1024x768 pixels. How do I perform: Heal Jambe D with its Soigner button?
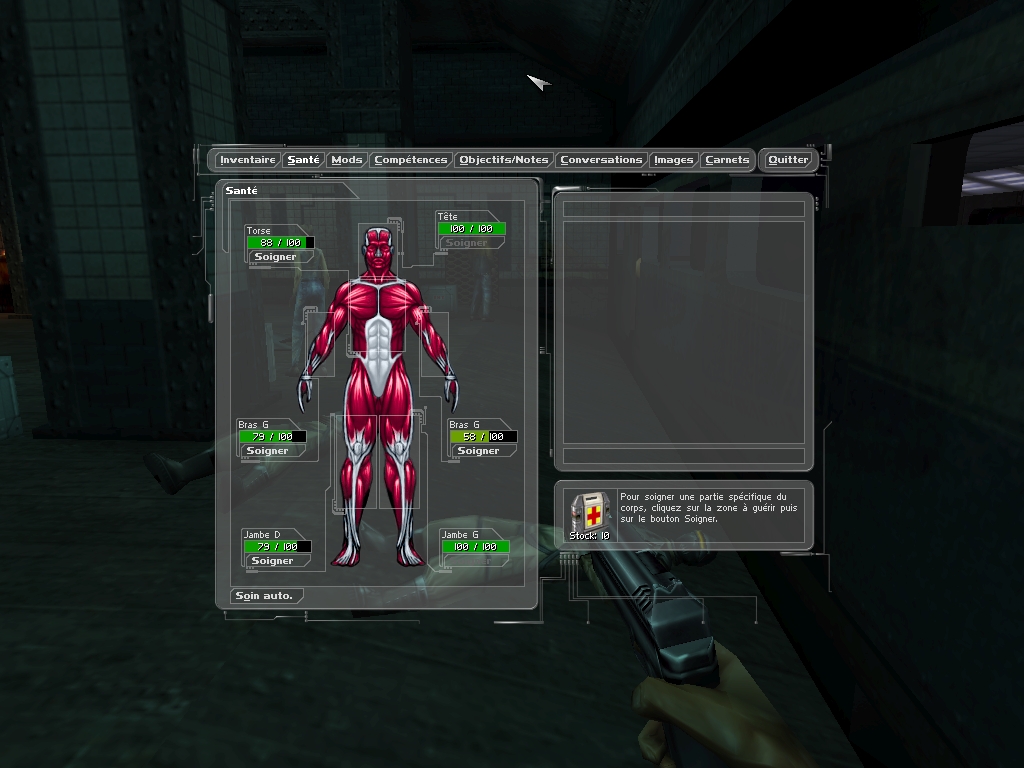[x=272, y=561]
